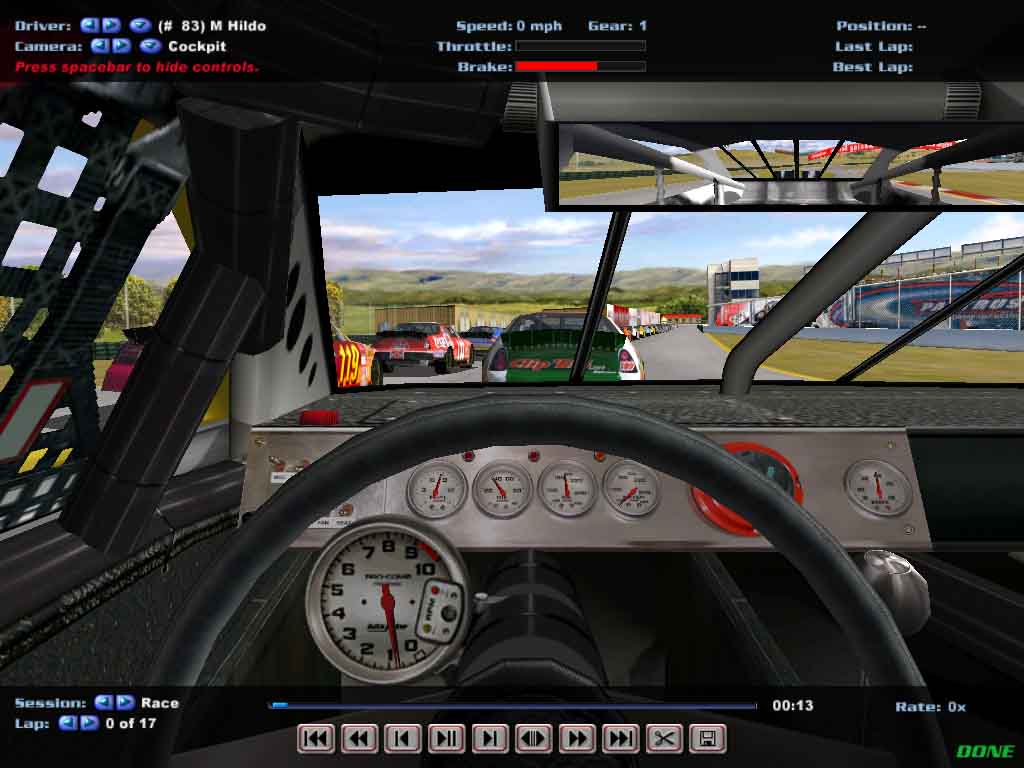Screen dimensions: 1024x768
Task: Toggle replay play/pause
Action: pyautogui.click(x=446, y=739)
